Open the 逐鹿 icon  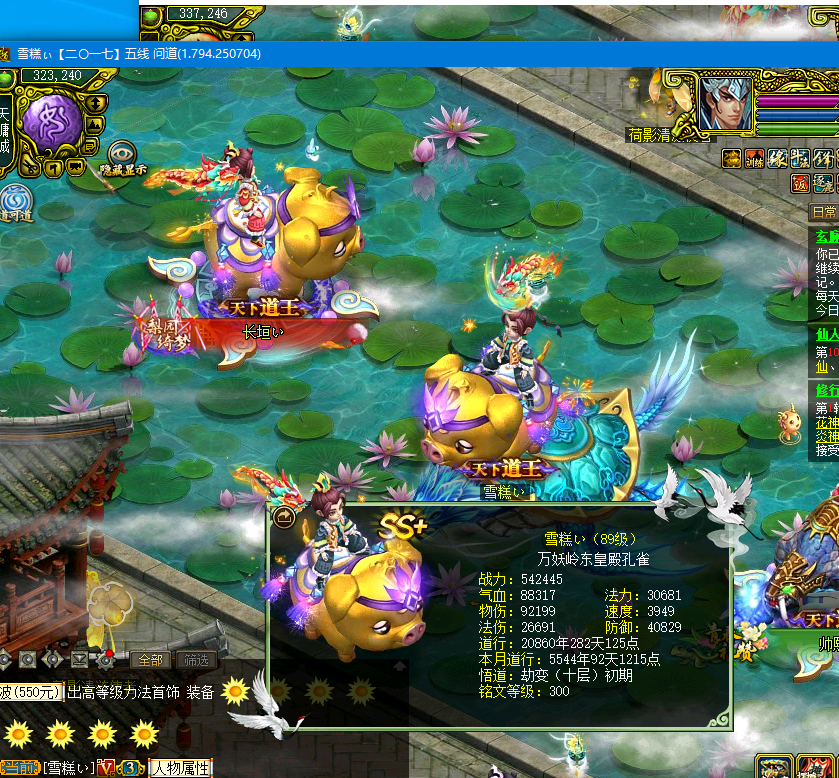coord(823,183)
